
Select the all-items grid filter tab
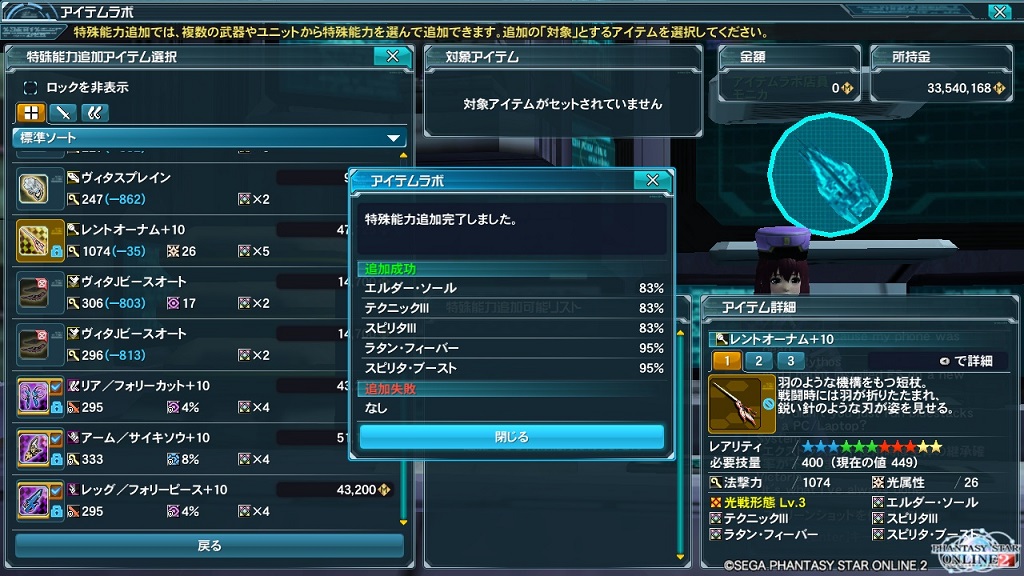[31, 113]
